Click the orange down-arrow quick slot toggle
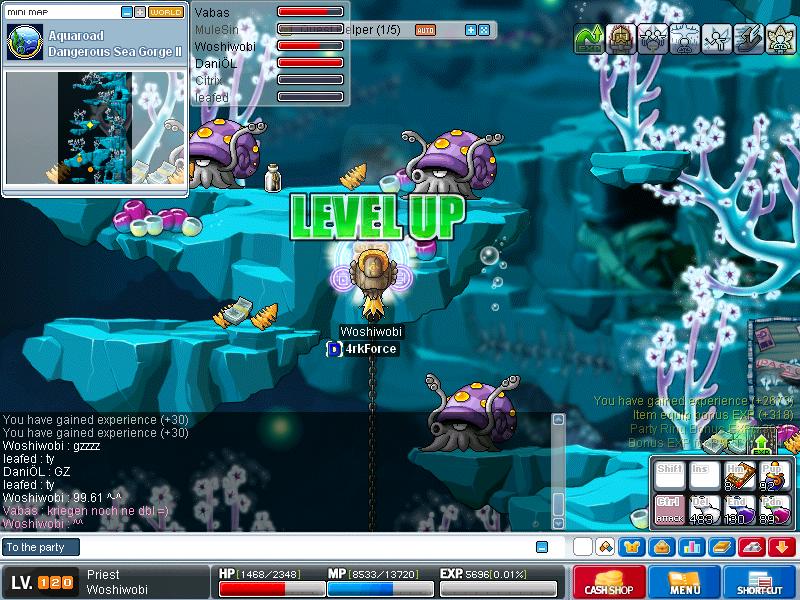 pos(781,547)
